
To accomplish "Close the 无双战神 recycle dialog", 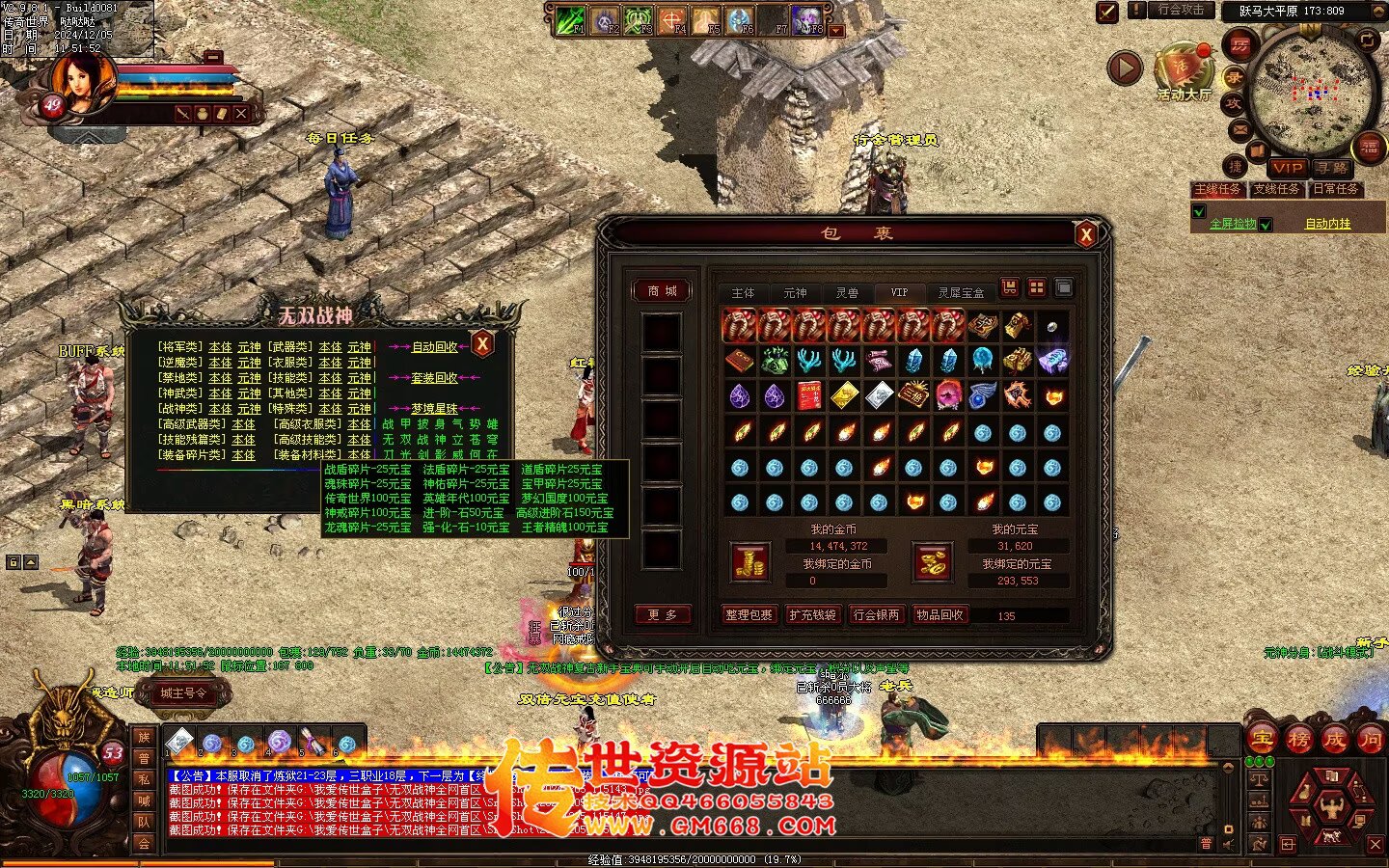I will pyautogui.click(x=482, y=344).
